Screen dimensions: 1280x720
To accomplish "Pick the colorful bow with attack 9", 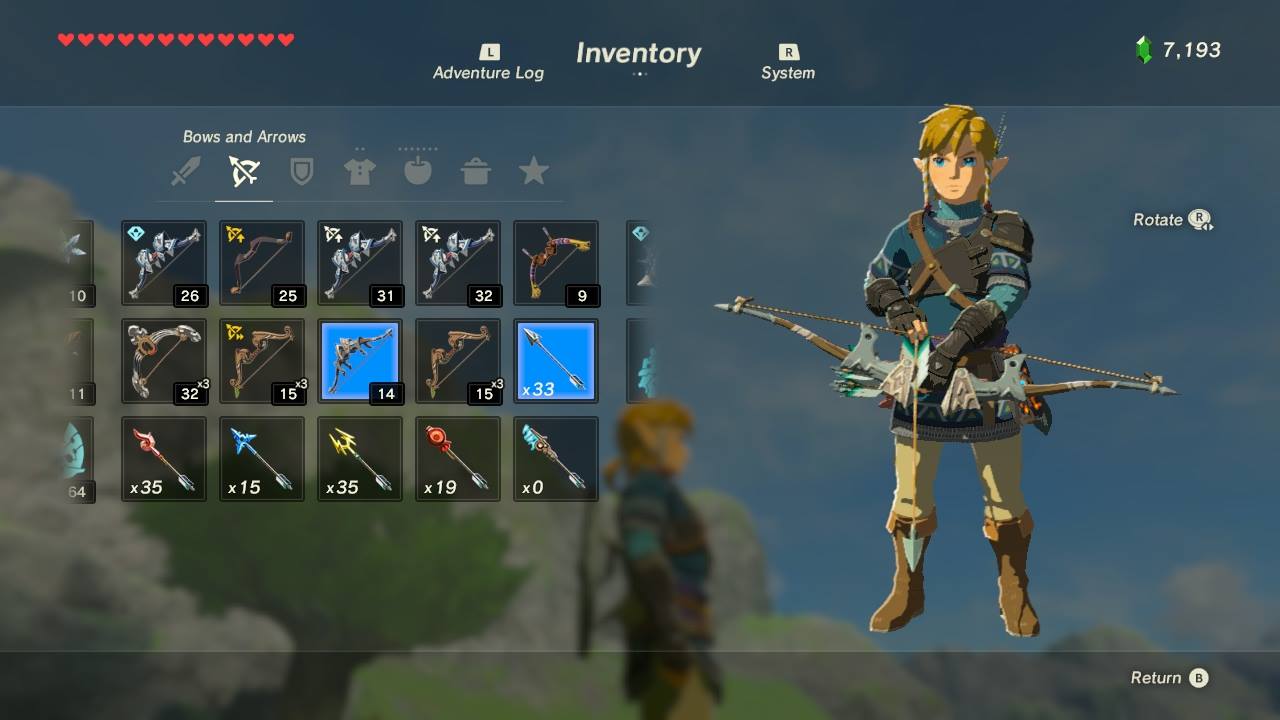I will pyautogui.click(x=556, y=263).
